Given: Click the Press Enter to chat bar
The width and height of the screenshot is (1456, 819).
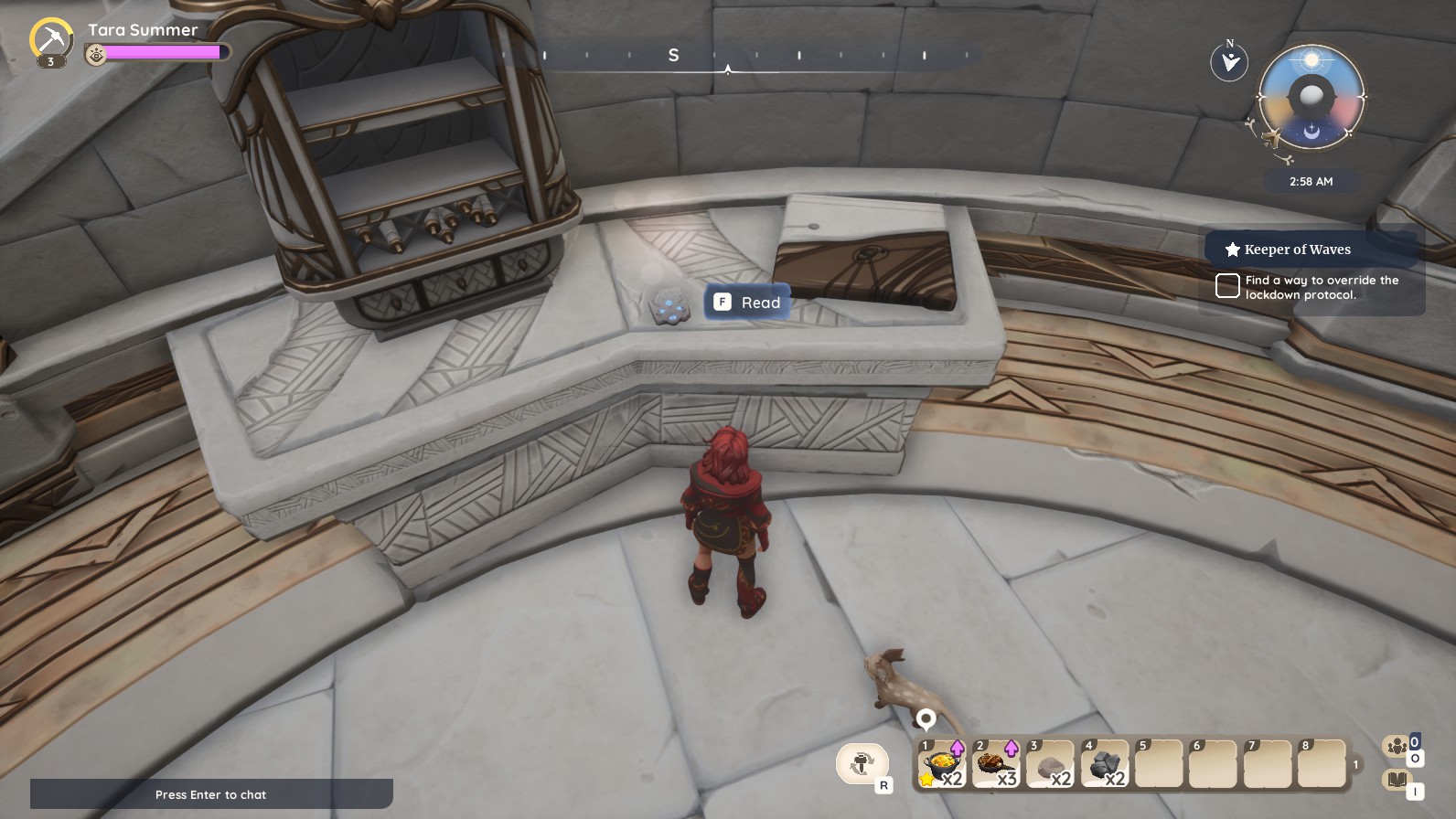Looking at the screenshot, I should coord(210,794).
